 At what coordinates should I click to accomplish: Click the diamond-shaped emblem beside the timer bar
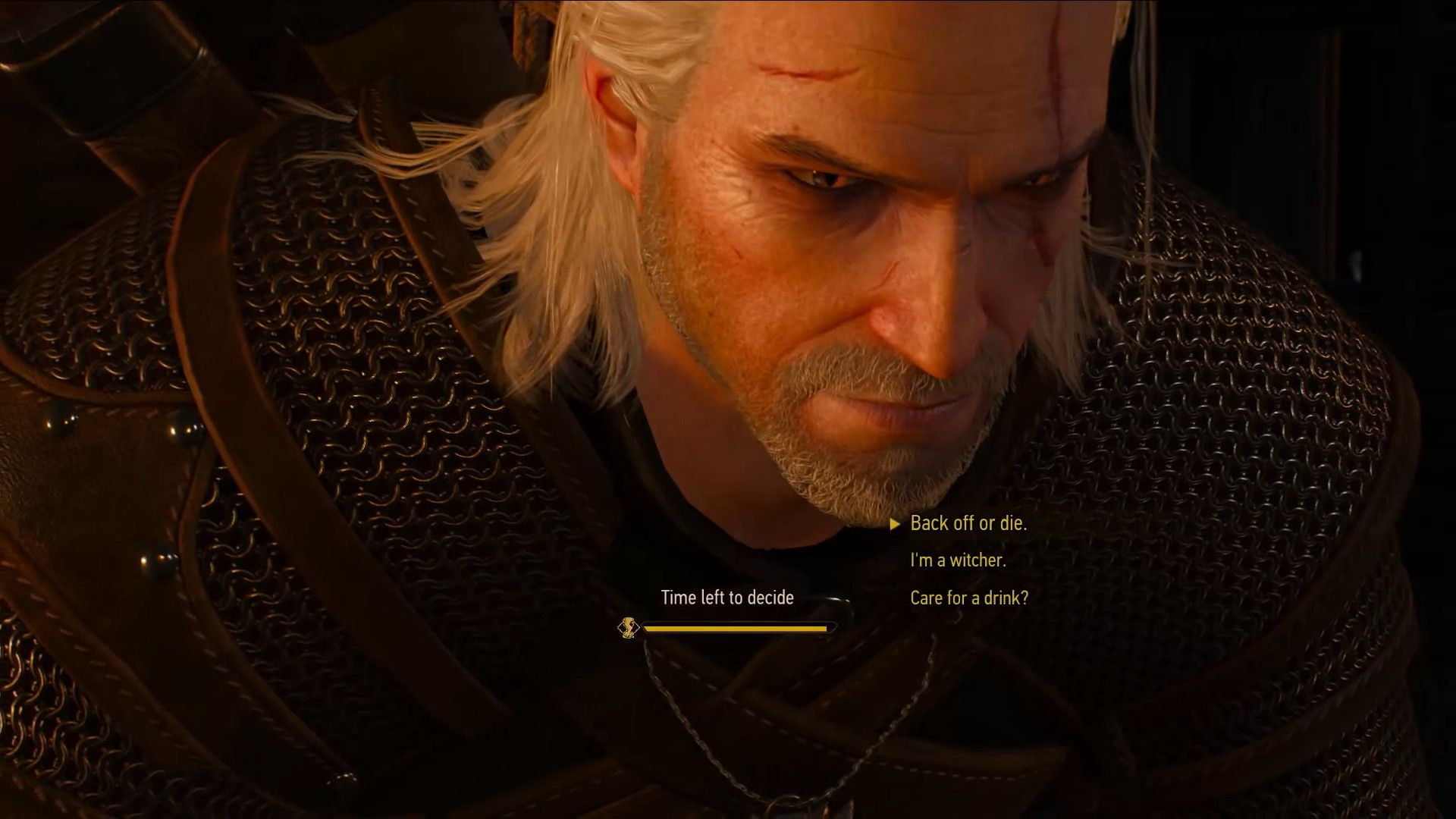click(628, 626)
